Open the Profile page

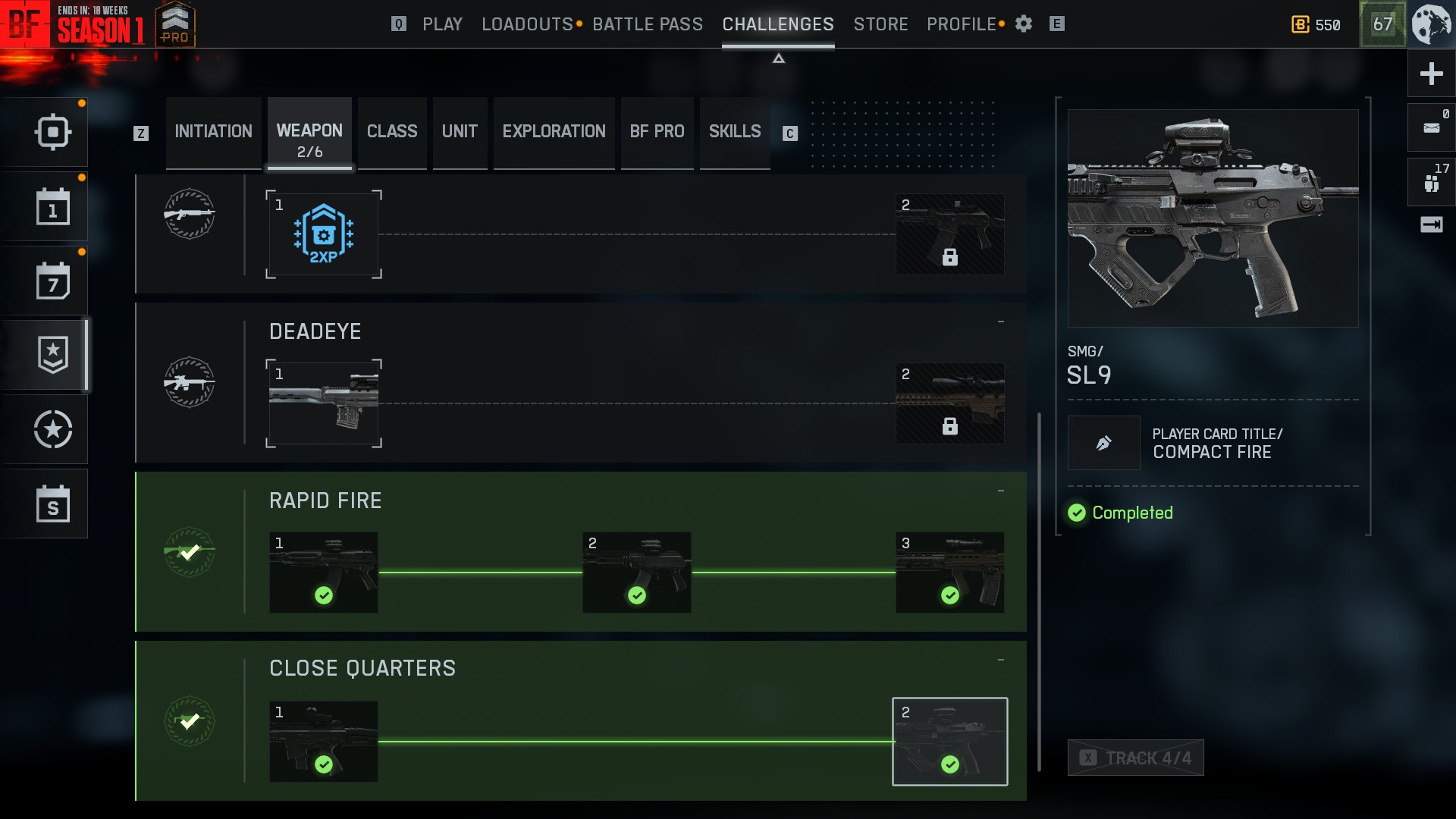coord(961,24)
